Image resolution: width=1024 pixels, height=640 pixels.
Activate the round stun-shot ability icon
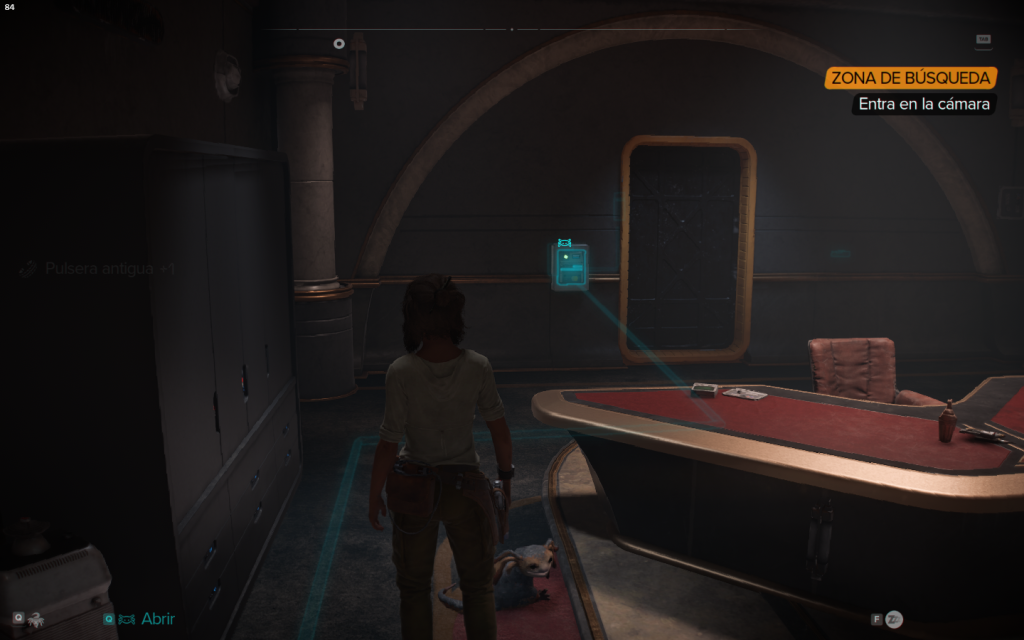click(x=894, y=619)
